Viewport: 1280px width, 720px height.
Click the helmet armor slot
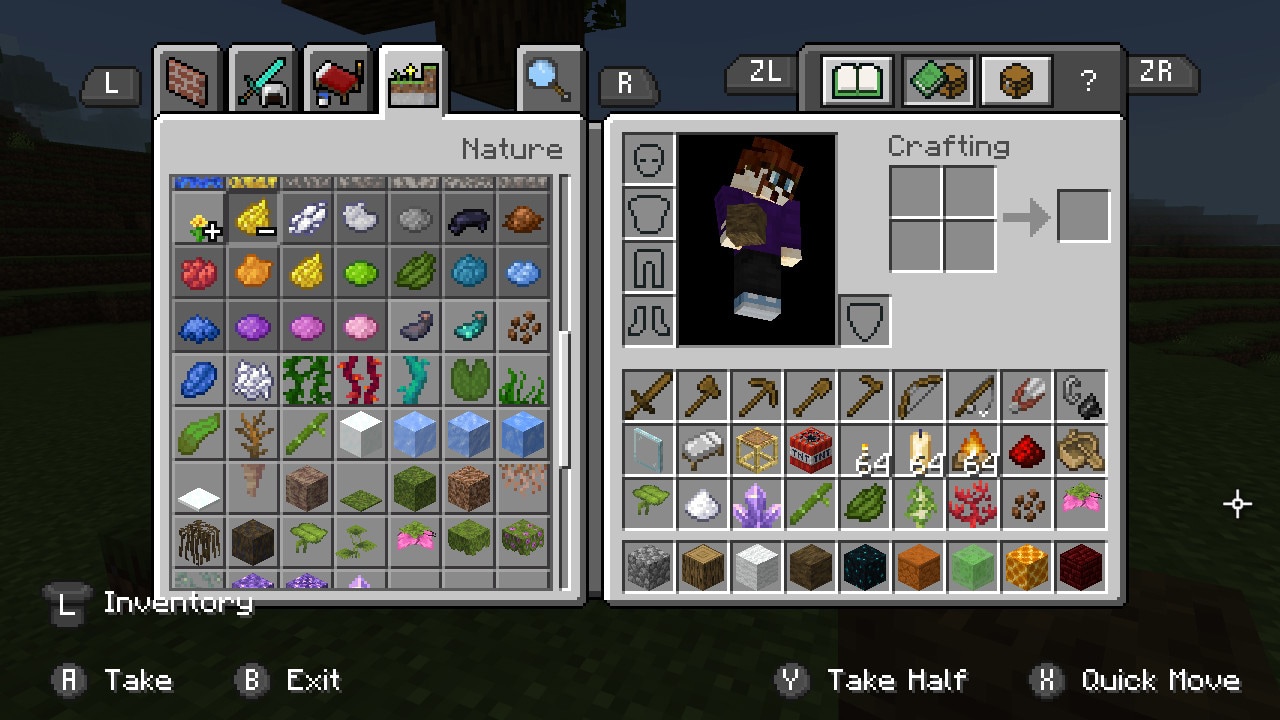click(x=649, y=159)
